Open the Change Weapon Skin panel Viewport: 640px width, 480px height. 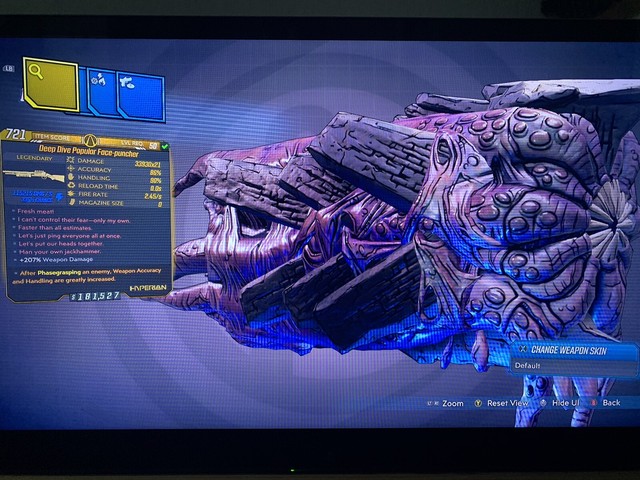tap(576, 351)
